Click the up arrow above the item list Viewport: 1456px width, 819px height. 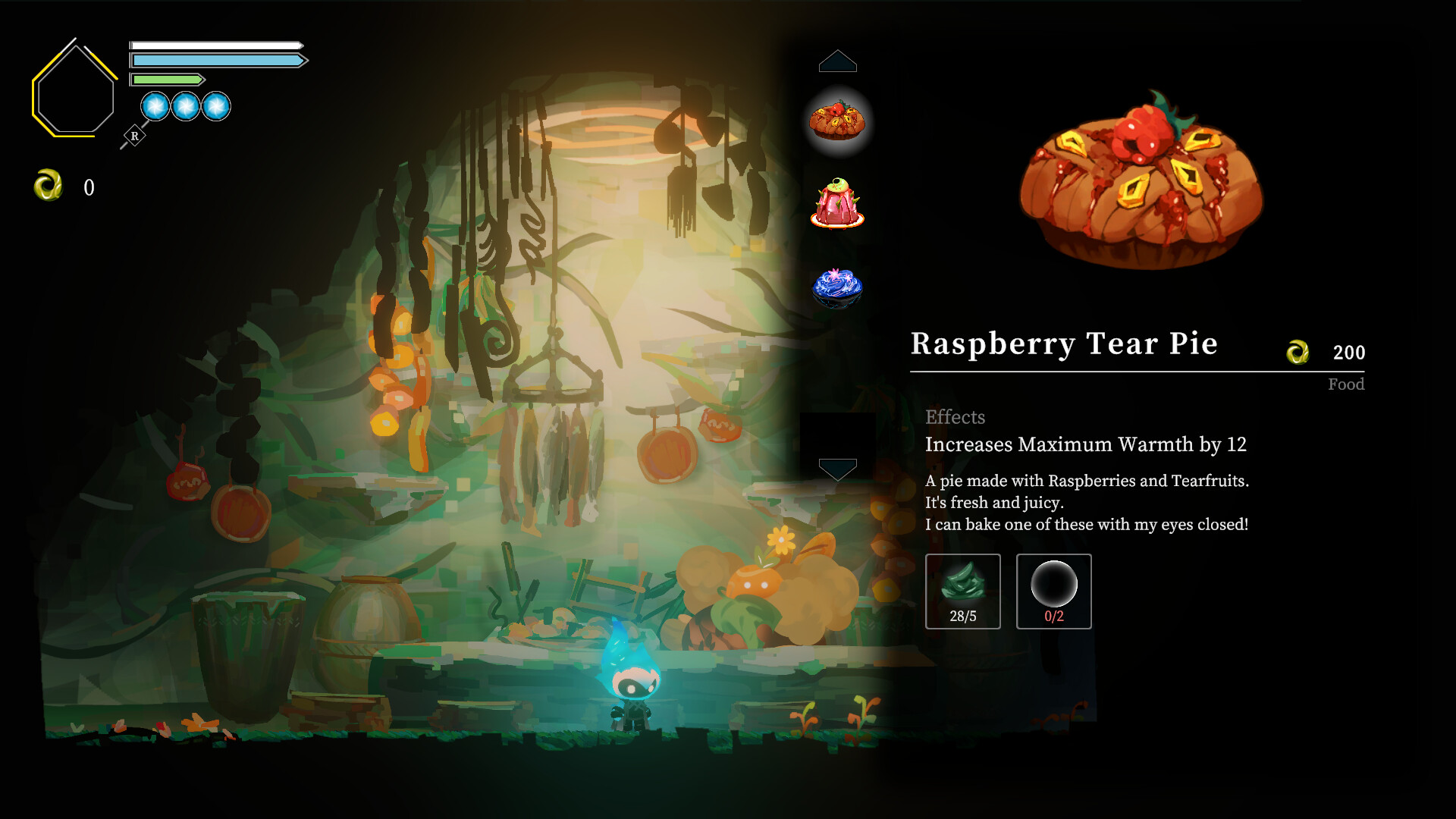[837, 62]
